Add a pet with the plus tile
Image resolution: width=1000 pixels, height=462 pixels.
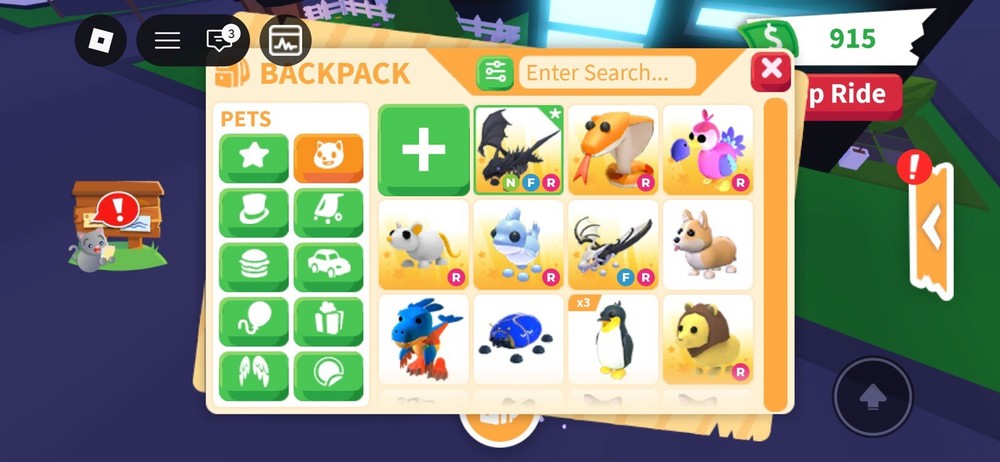(424, 150)
